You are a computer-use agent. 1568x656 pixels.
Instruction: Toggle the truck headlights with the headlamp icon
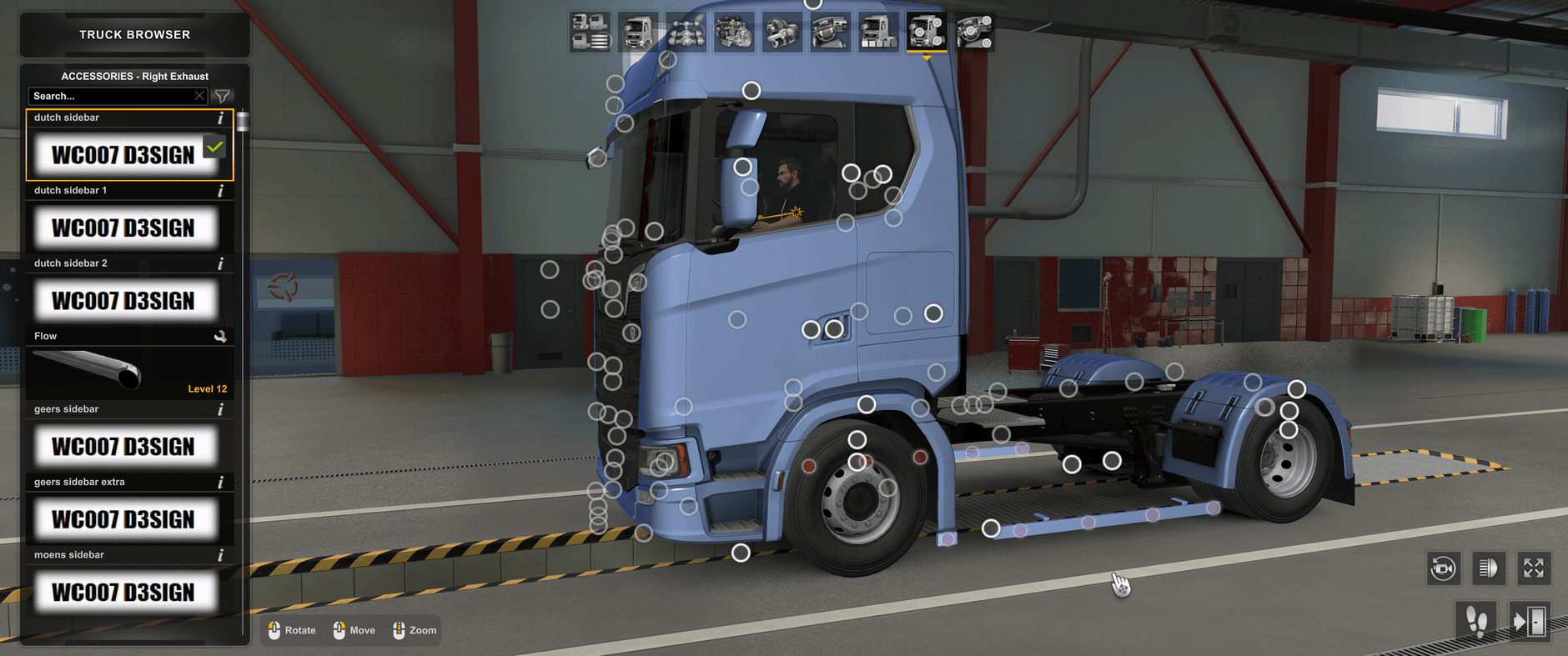1489,568
